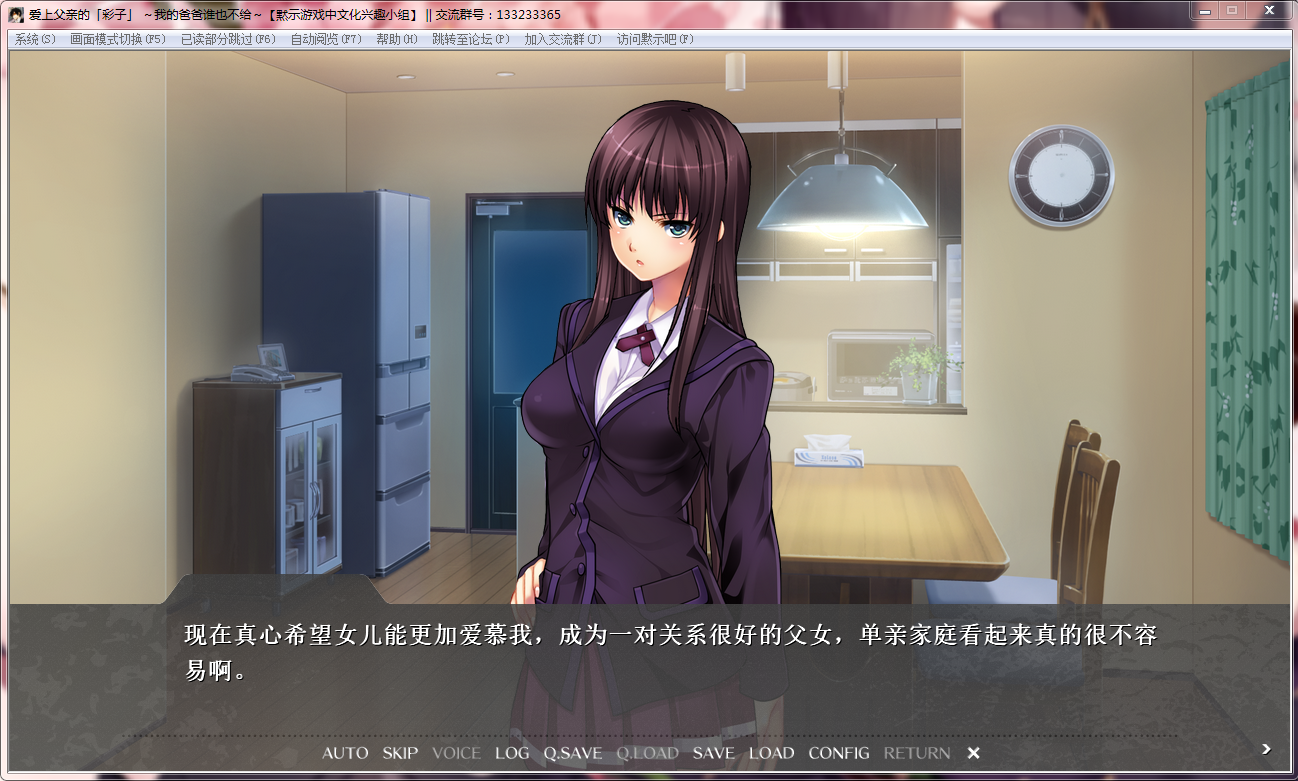This screenshot has width=1298, height=781.
Task: Open the SAVE screen
Action: pos(713,753)
